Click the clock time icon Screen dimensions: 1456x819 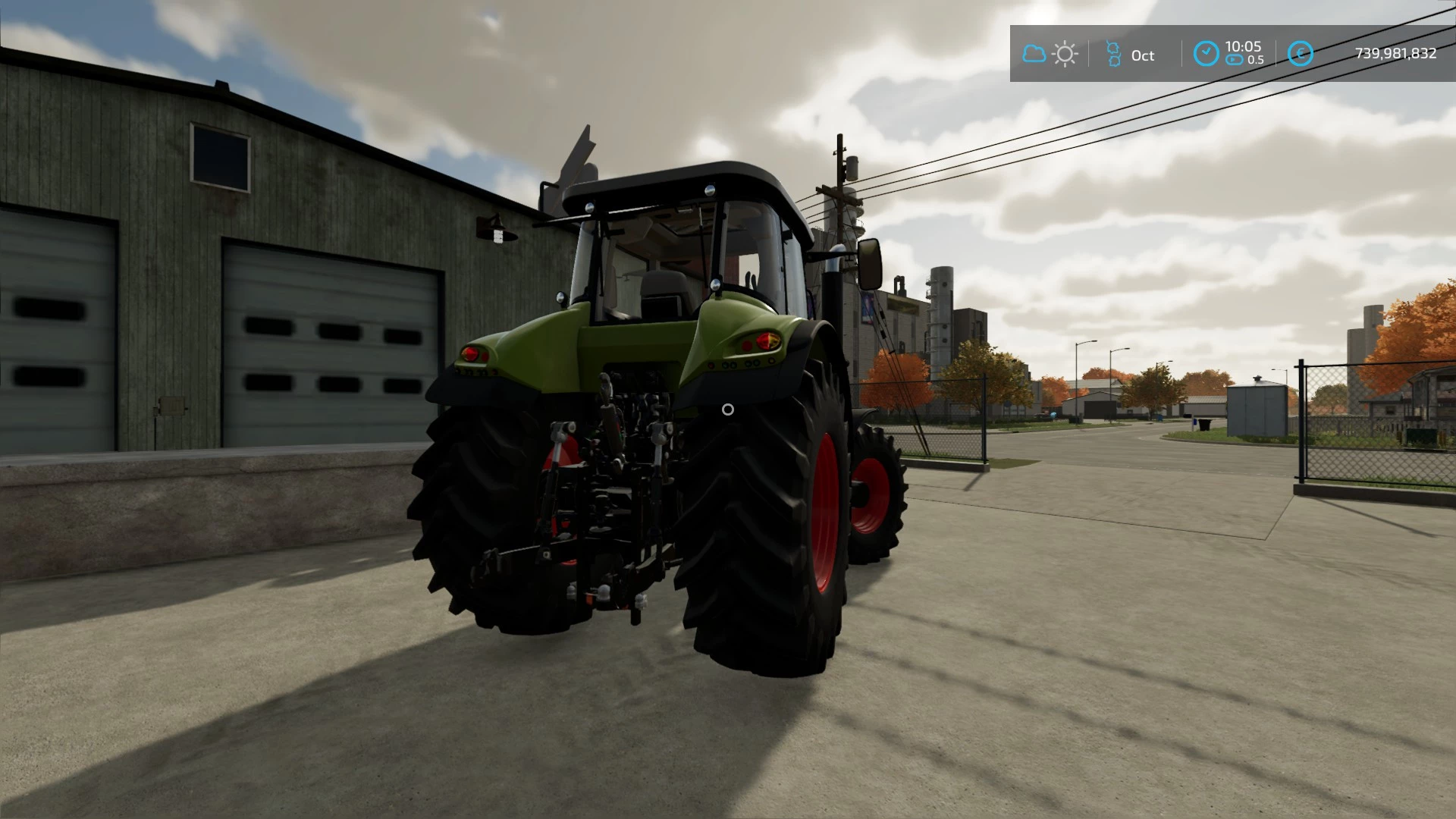1206,54
